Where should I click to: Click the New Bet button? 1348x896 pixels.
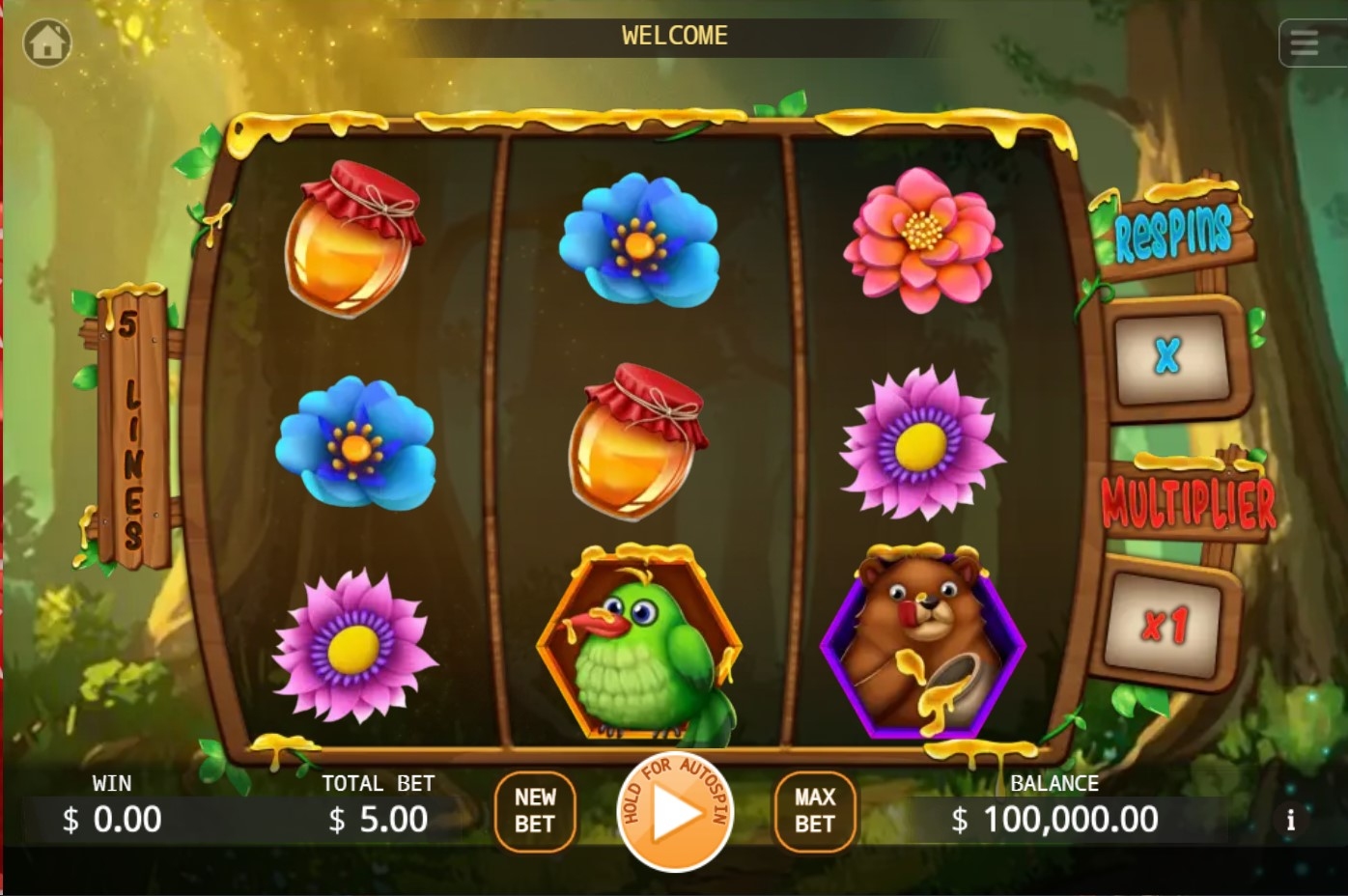pyautogui.click(x=535, y=811)
